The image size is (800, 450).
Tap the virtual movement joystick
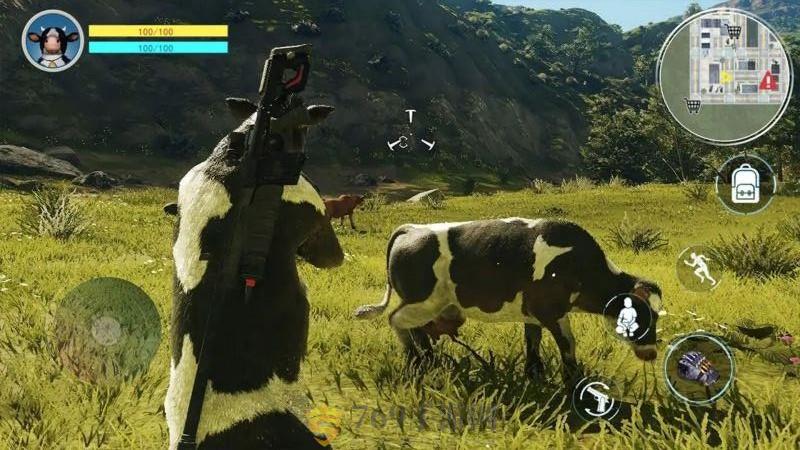107,329
